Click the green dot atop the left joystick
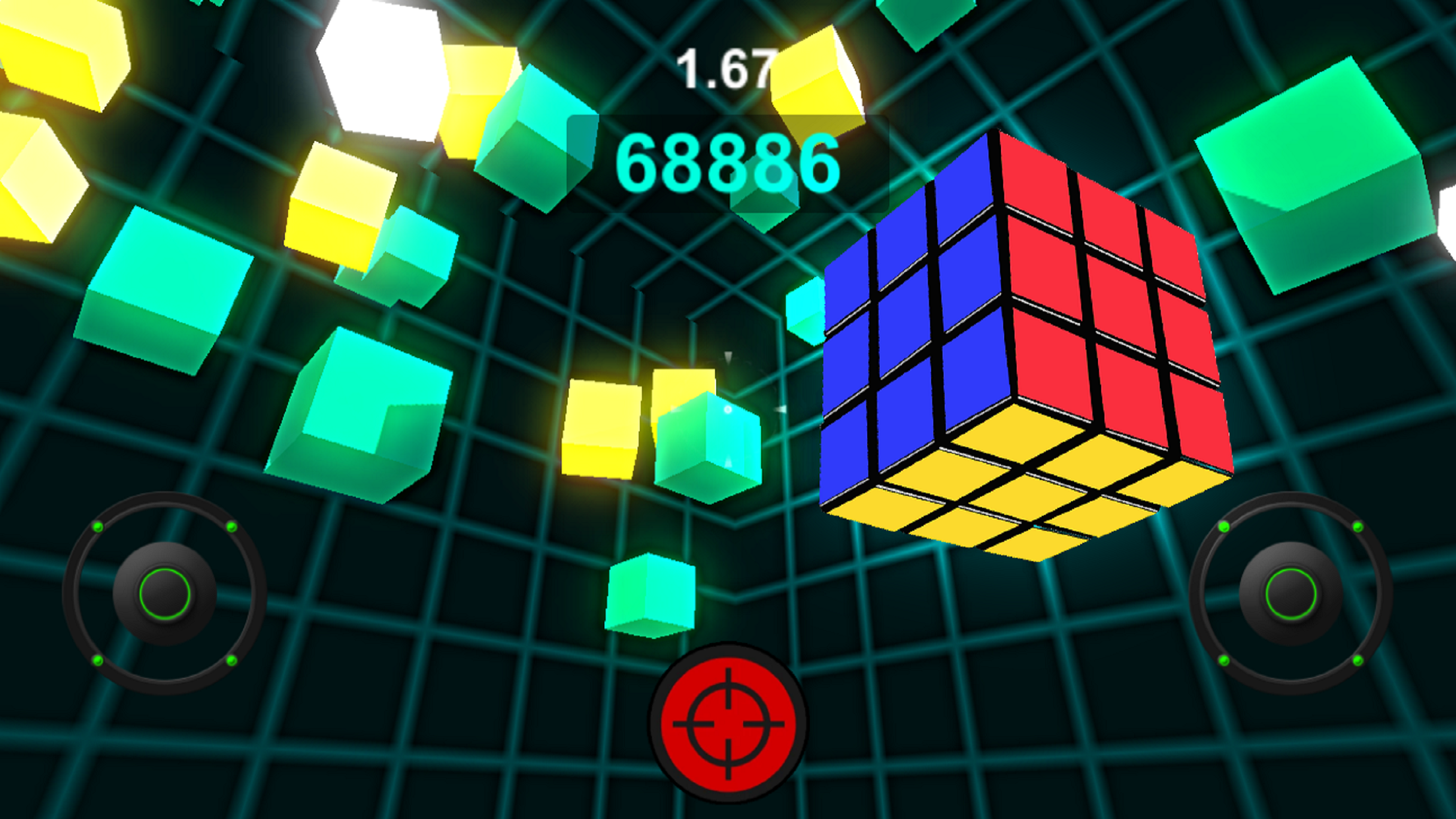Screen dimensions: 1456x819 tap(98, 528)
